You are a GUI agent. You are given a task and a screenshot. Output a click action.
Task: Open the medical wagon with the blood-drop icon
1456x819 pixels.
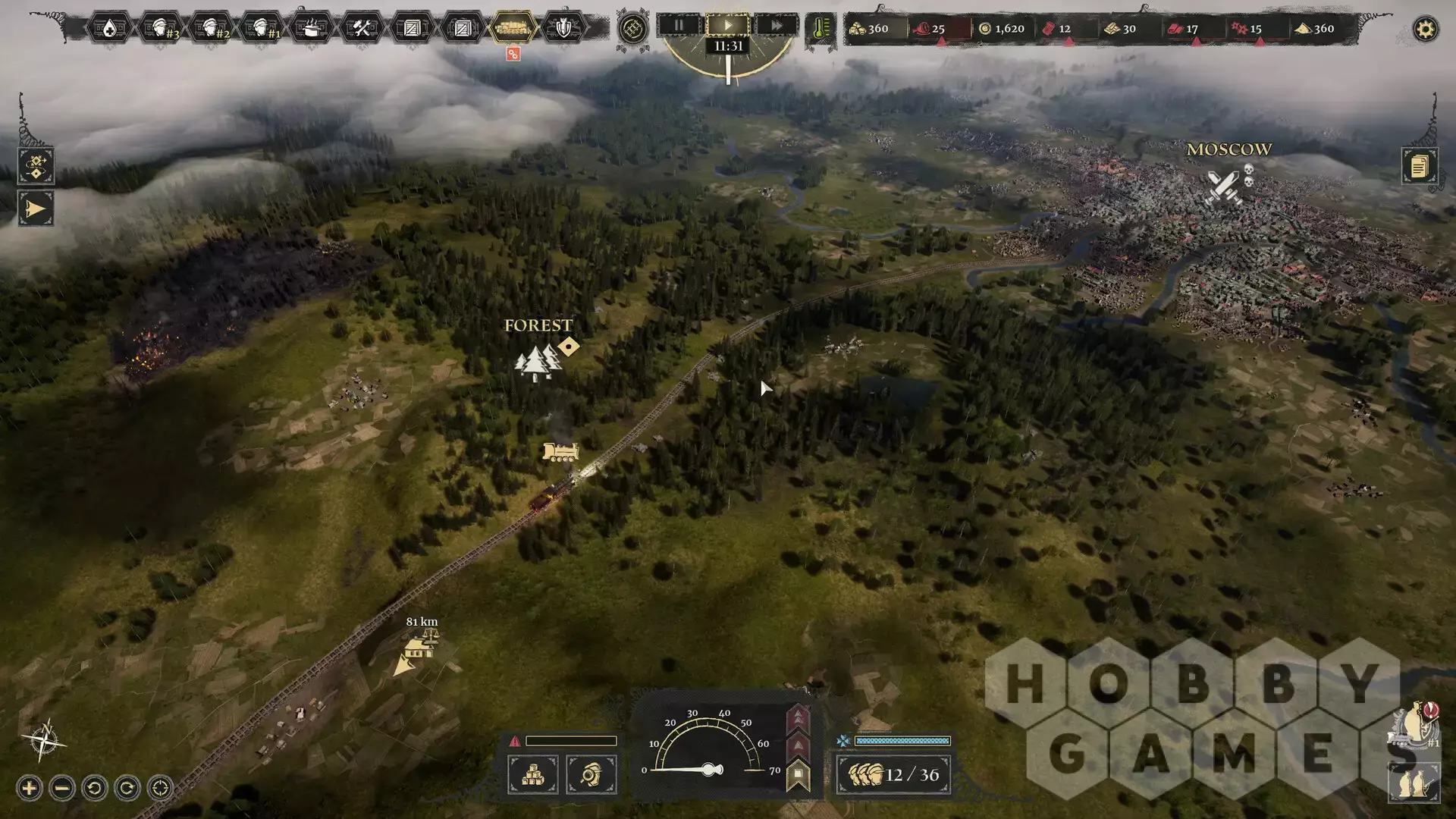coord(109,29)
